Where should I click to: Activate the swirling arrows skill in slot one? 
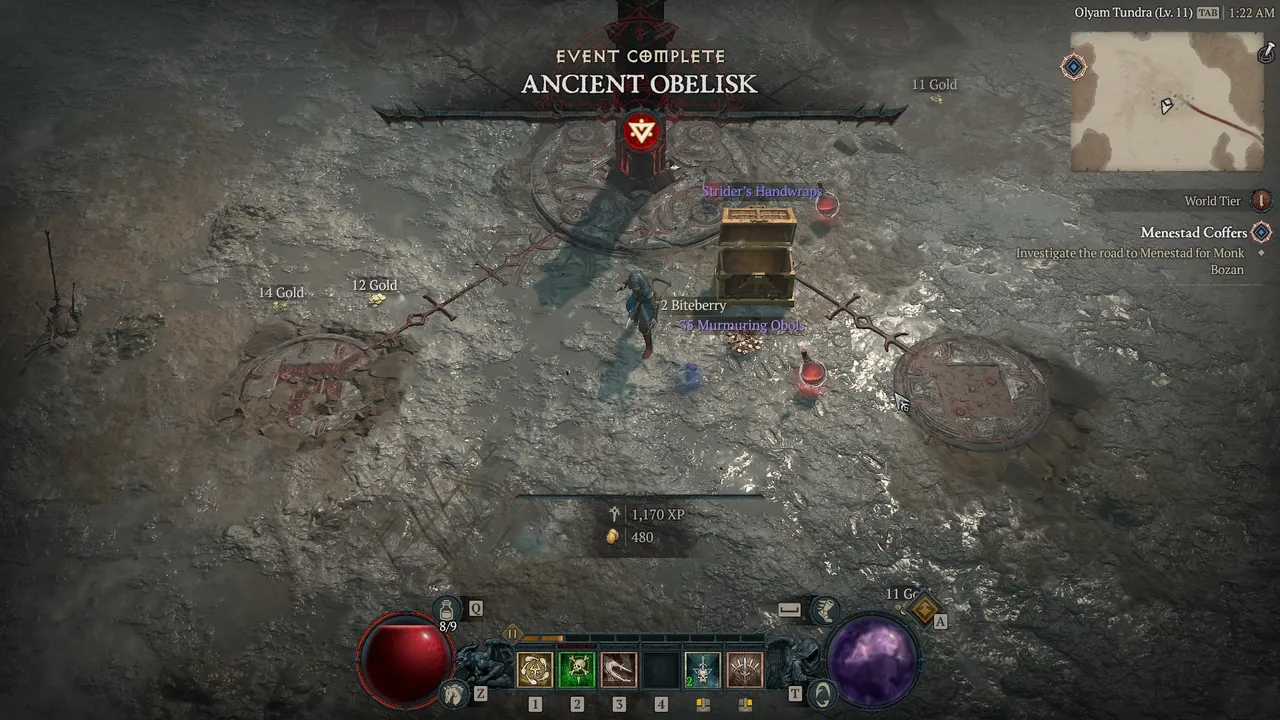coord(535,670)
